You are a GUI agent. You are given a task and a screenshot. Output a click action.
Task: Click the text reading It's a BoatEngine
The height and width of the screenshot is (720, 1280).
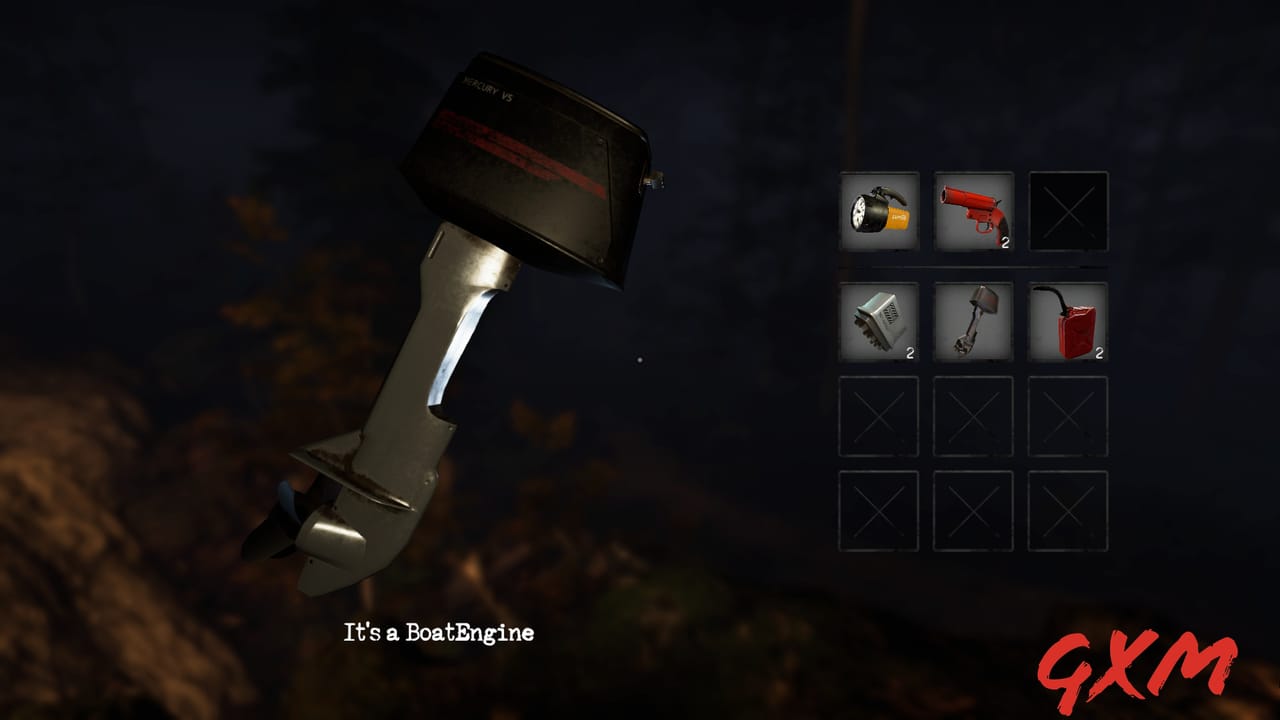pyautogui.click(x=440, y=632)
